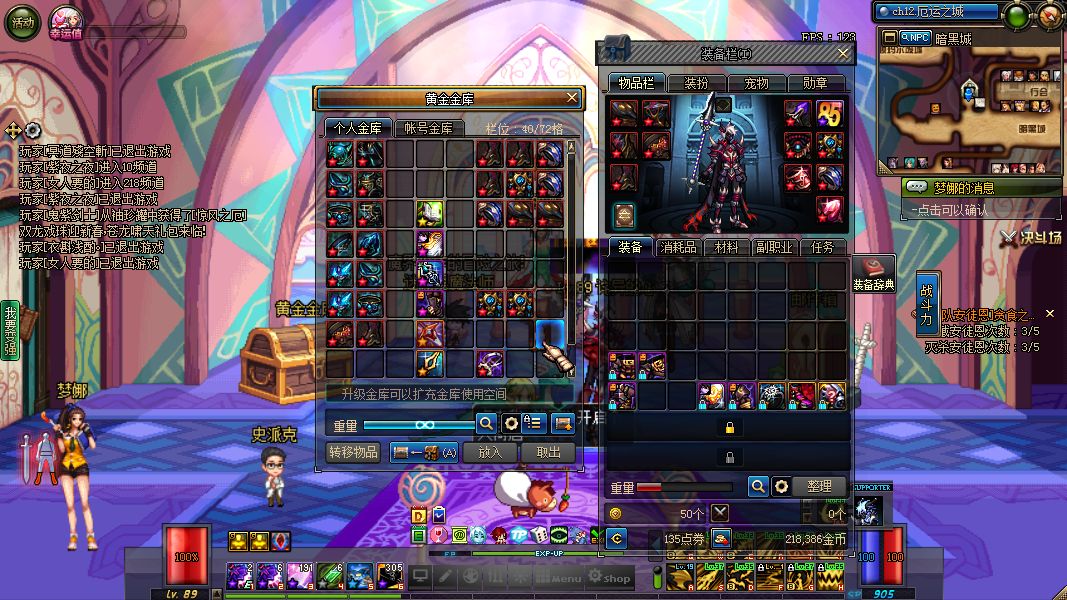Screen dimensions: 1067x600
Task: Open the vault search magnifier
Action: pyautogui.click(x=486, y=423)
